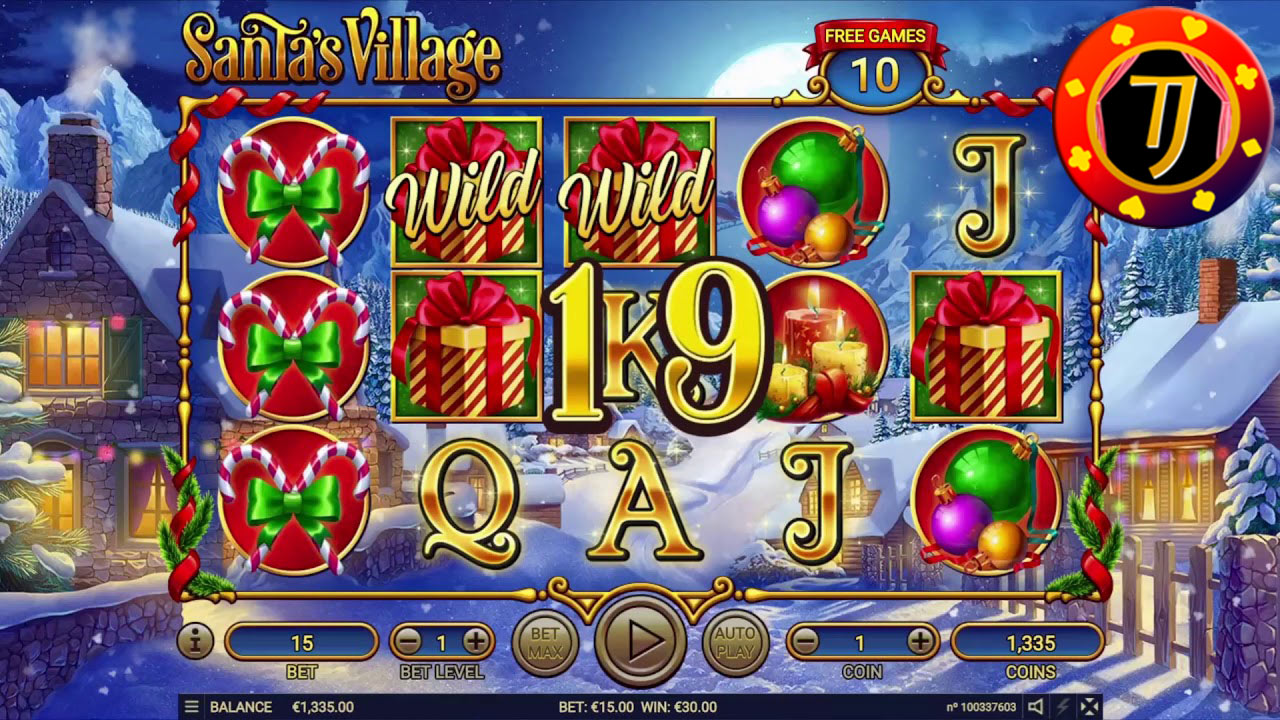This screenshot has height=720, width=1280.
Task: Start the Autoplay feature
Action: 735,643
